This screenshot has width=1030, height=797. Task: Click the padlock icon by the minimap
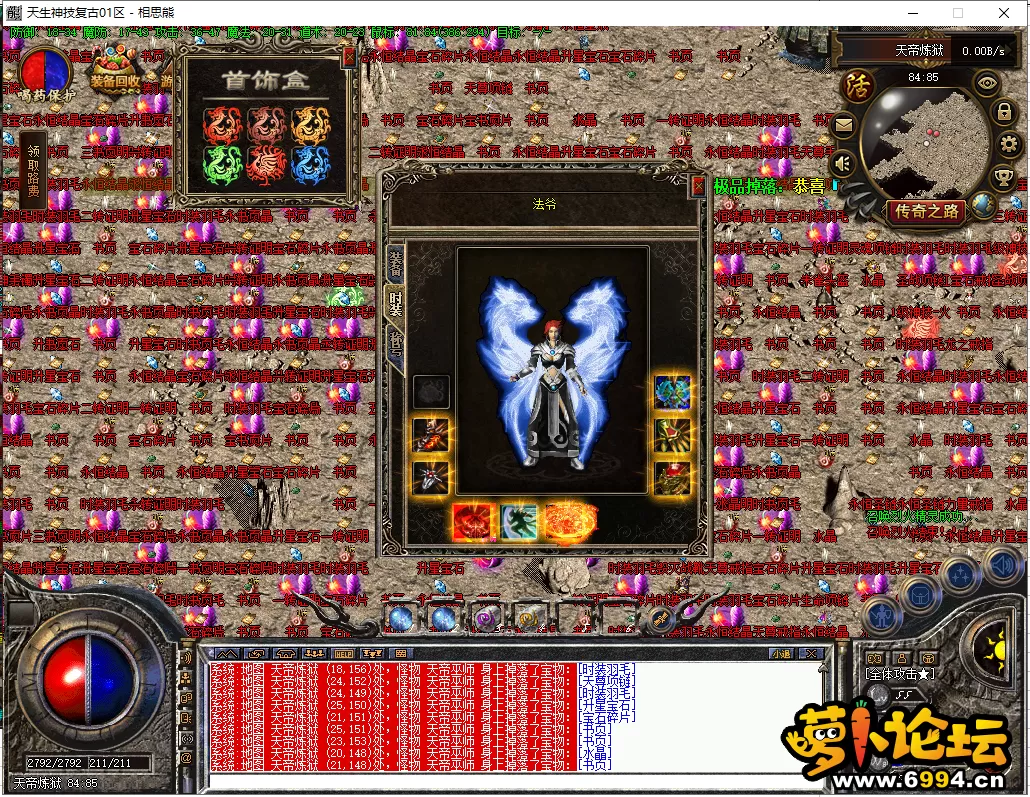1003,112
